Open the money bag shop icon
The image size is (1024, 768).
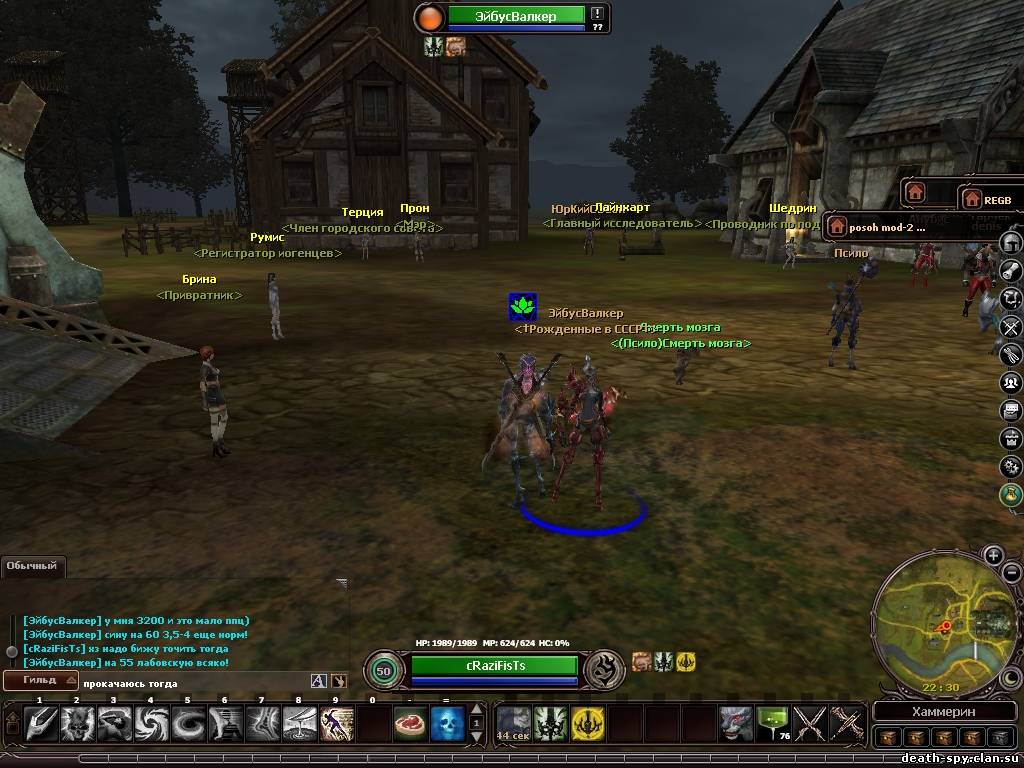(1011, 494)
